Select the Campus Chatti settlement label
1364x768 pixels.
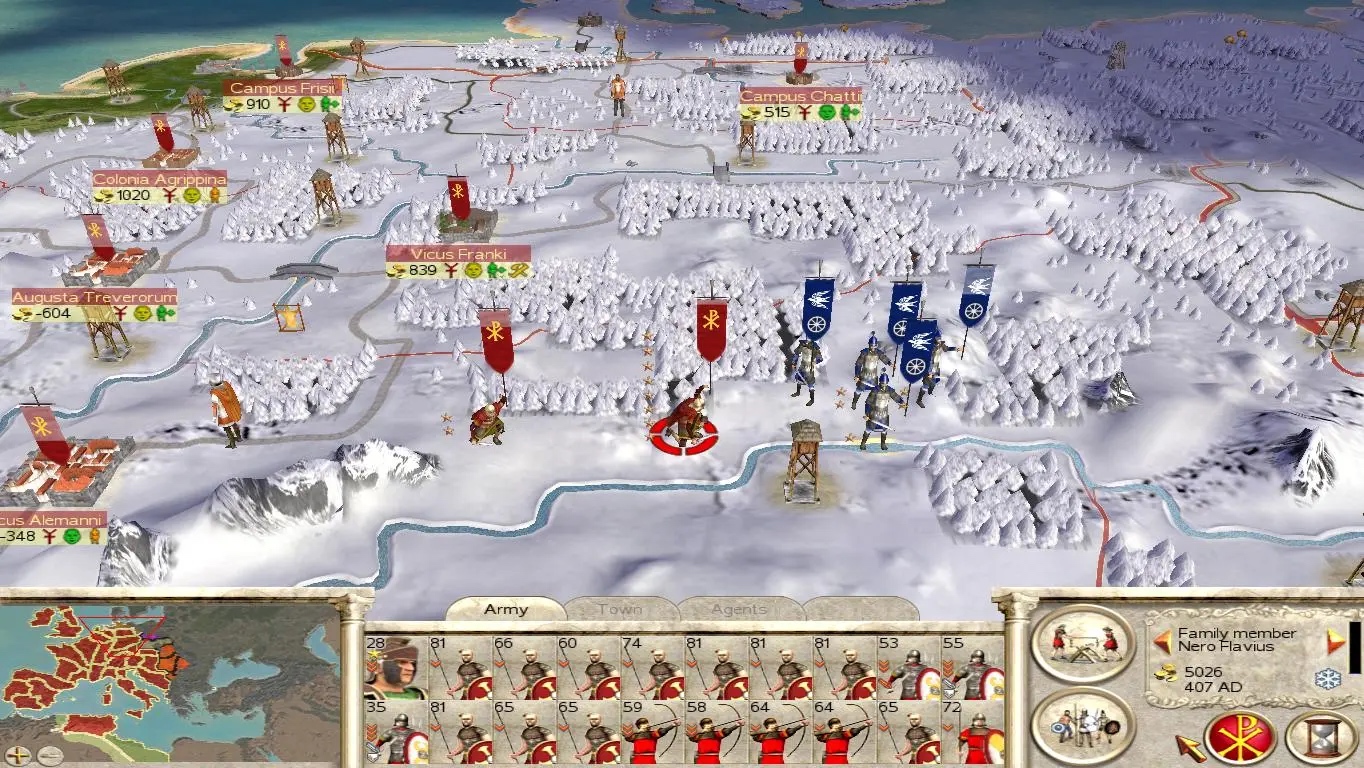pos(801,97)
